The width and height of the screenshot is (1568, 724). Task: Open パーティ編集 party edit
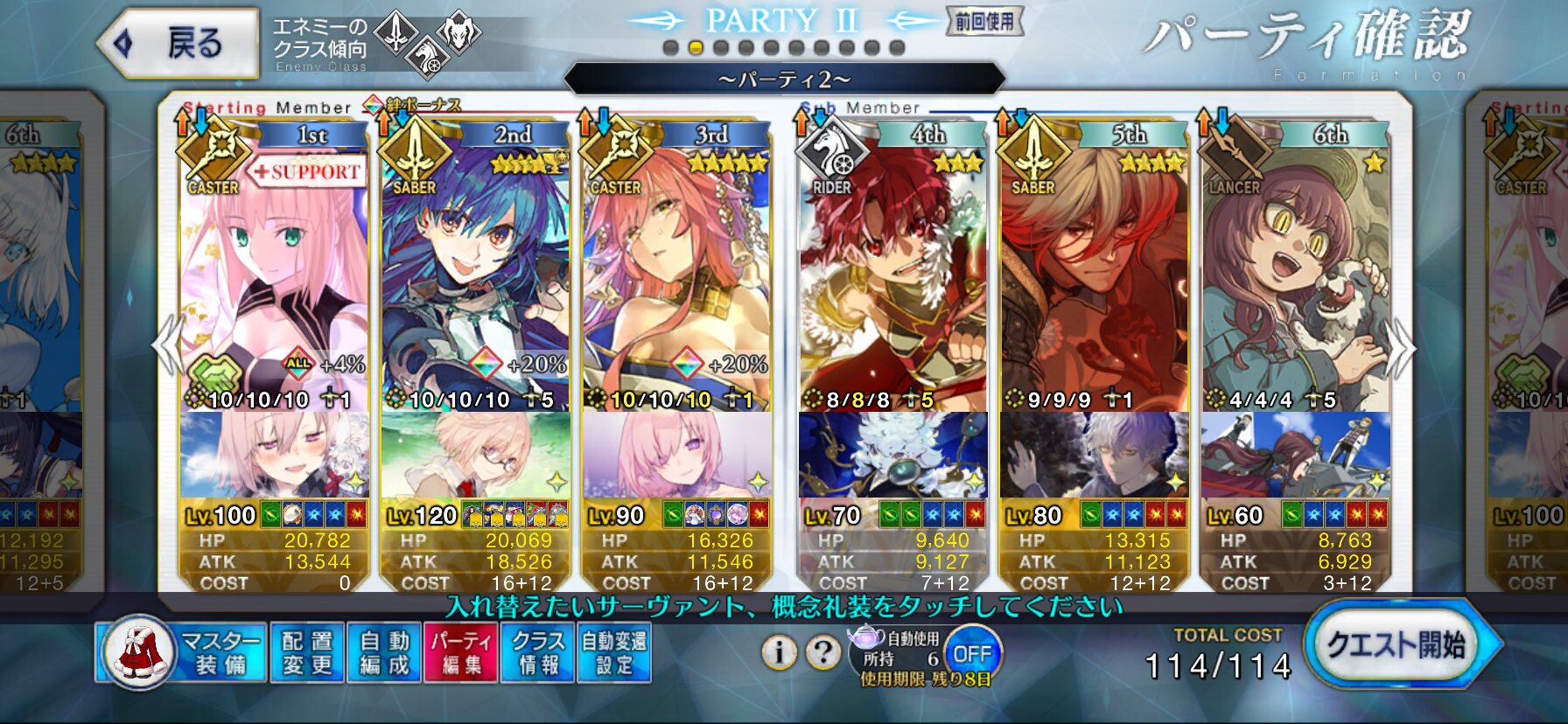click(x=460, y=652)
